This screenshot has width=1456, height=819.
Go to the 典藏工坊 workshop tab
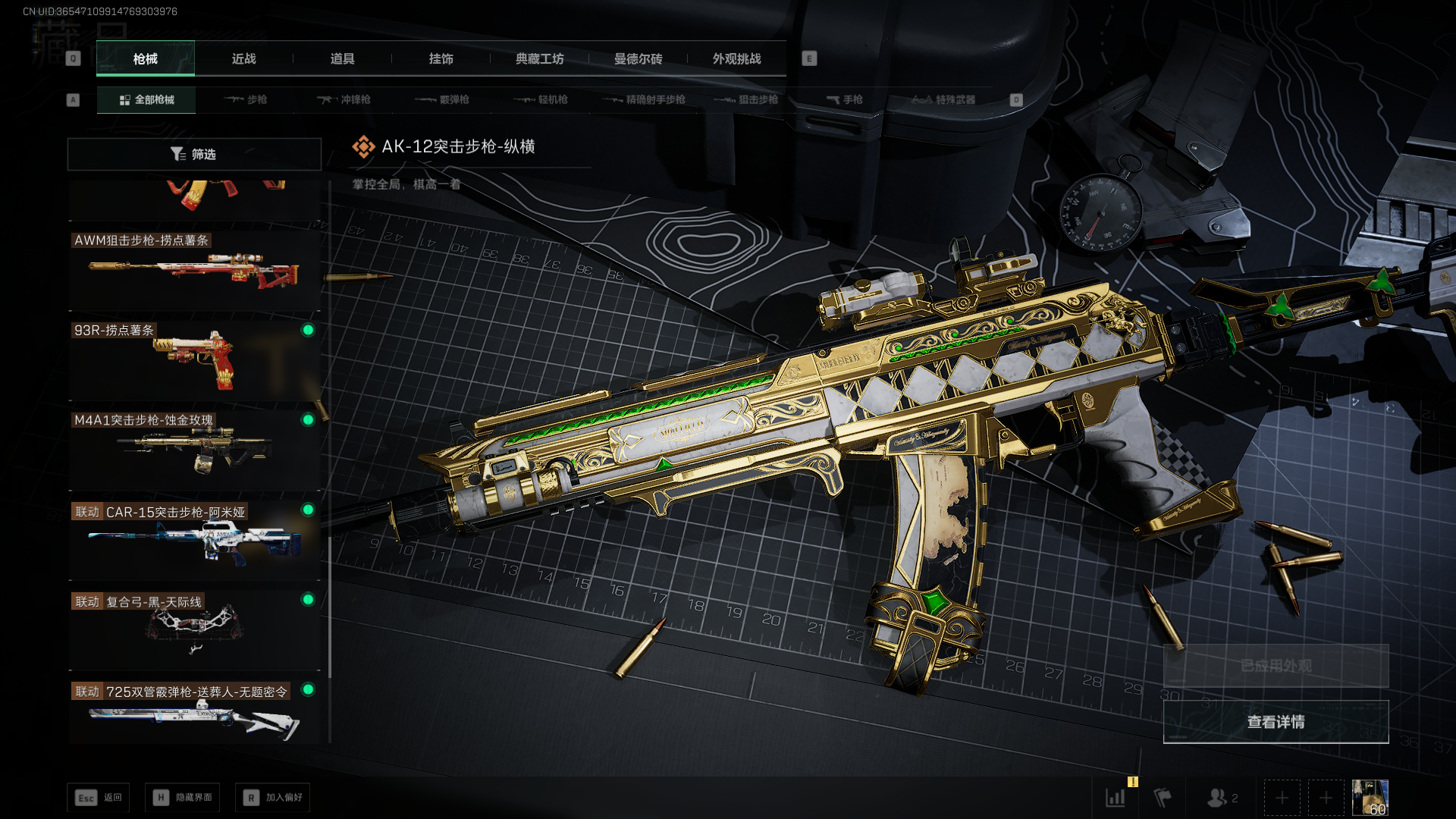539,58
